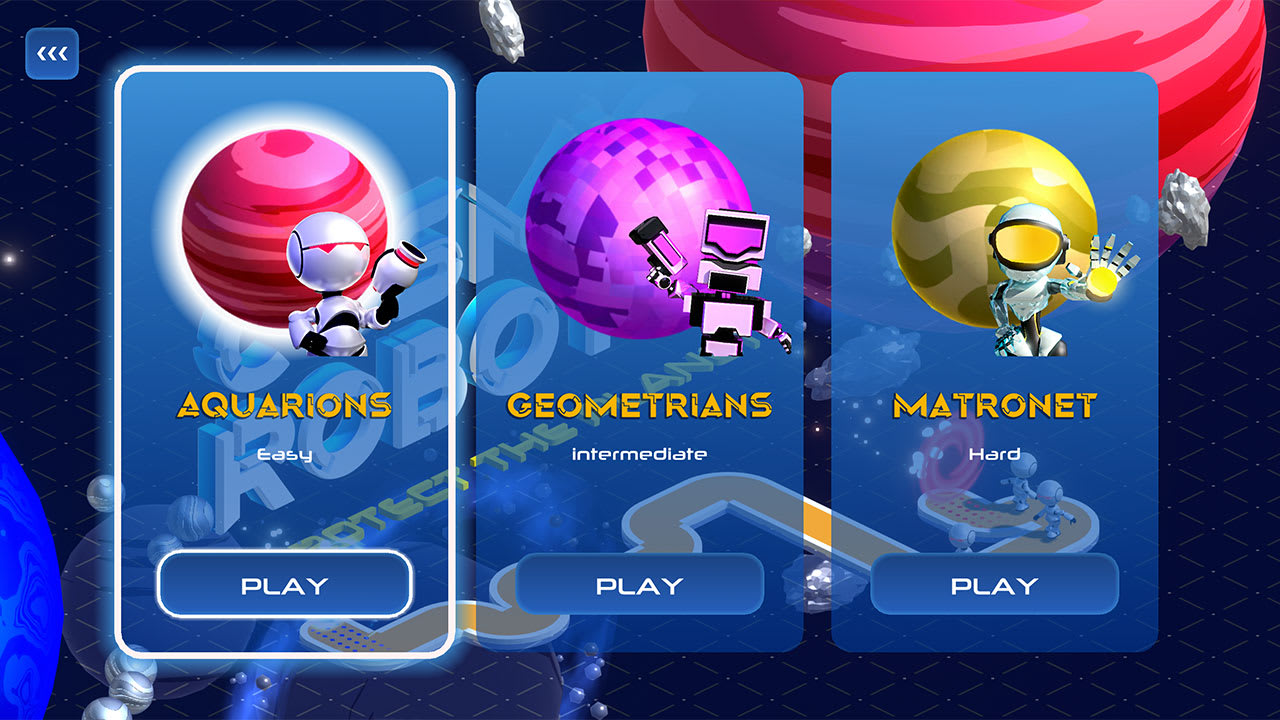Open the Geometrians card details
Image resolution: width=1280 pixels, height=720 pixels.
point(640,586)
